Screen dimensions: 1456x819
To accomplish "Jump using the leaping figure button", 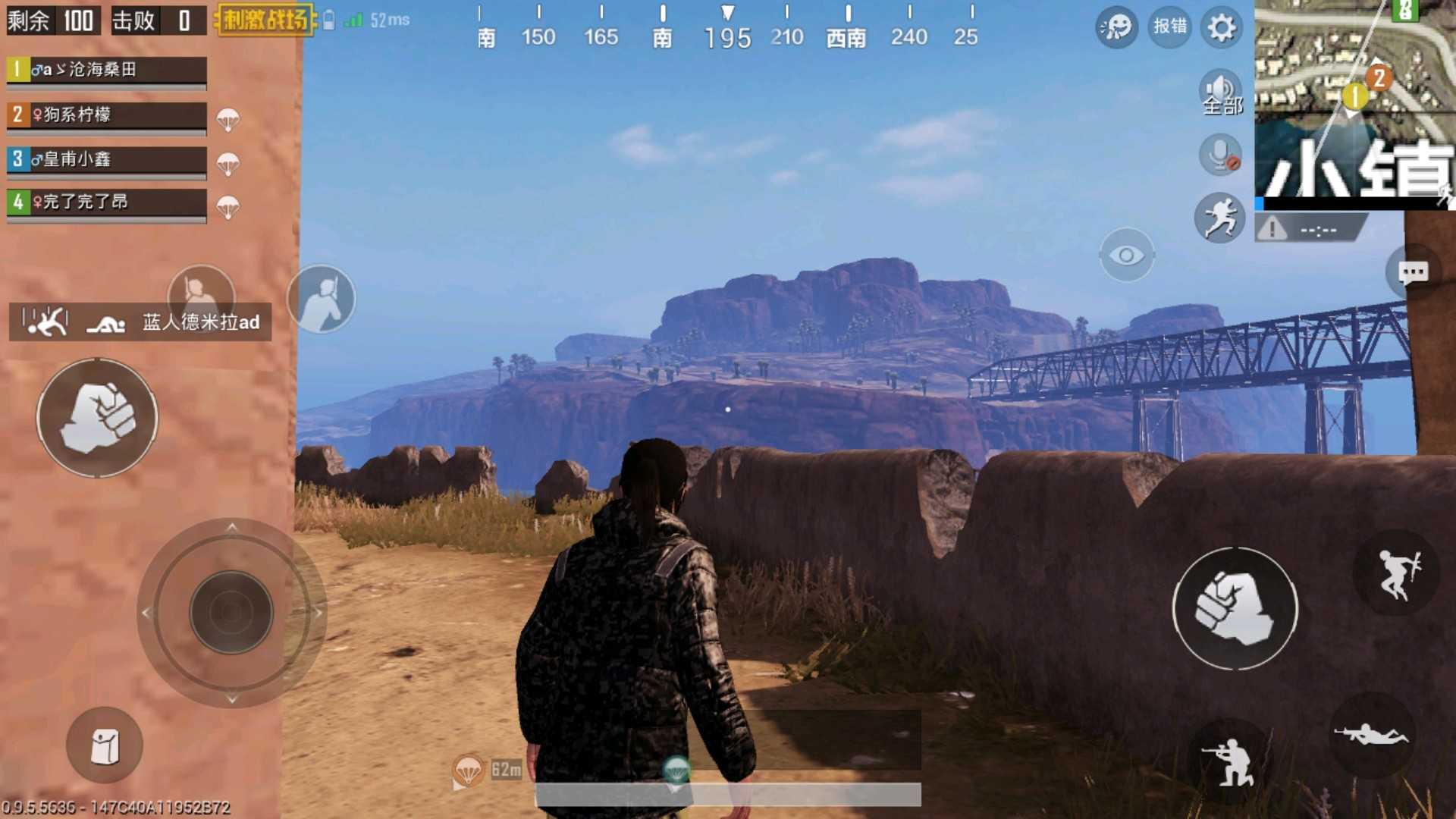I will pyautogui.click(x=1397, y=574).
